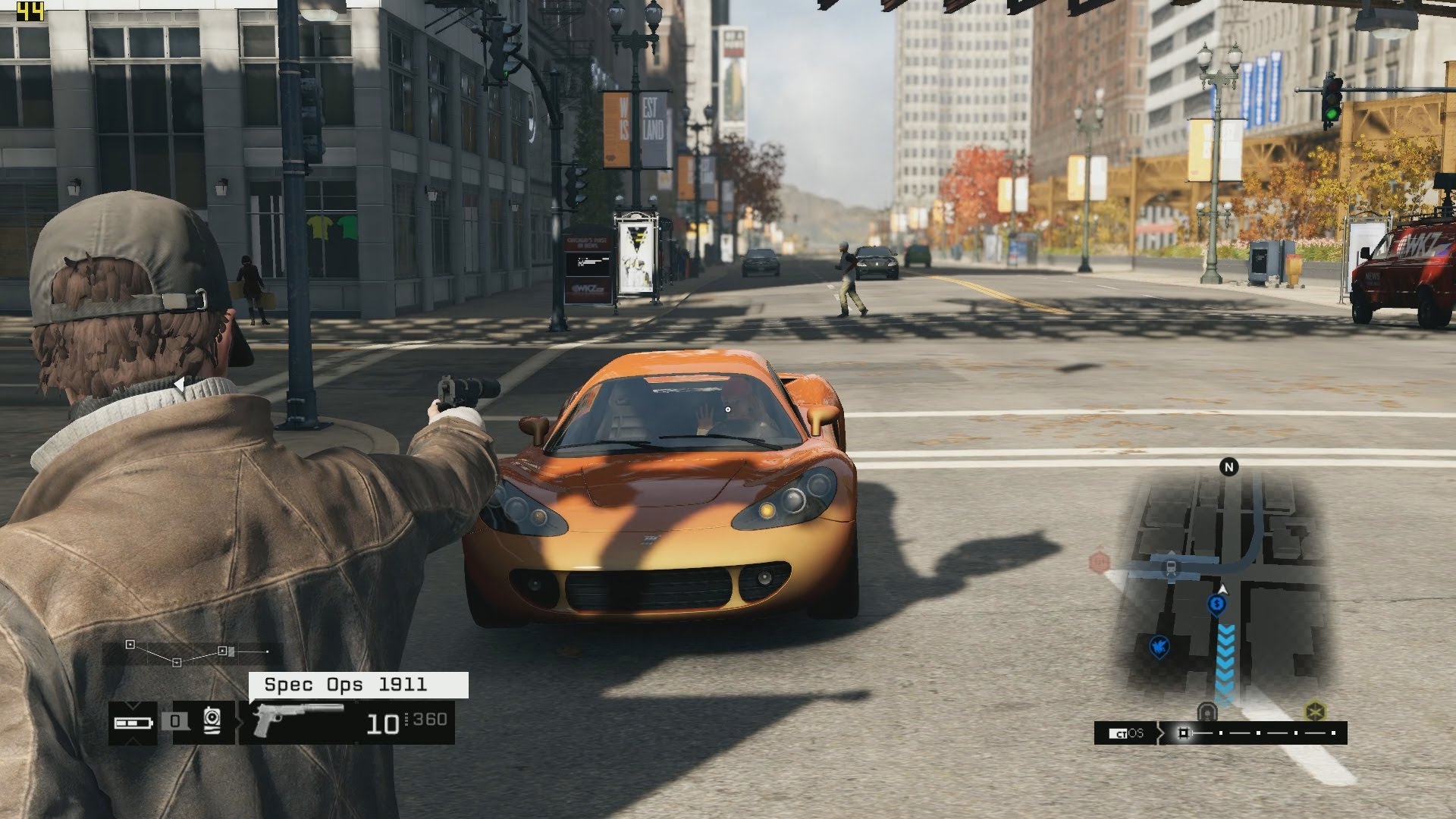The width and height of the screenshot is (1456, 819).
Task: Click the train station icon on the minimap
Action: [x=1172, y=566]
